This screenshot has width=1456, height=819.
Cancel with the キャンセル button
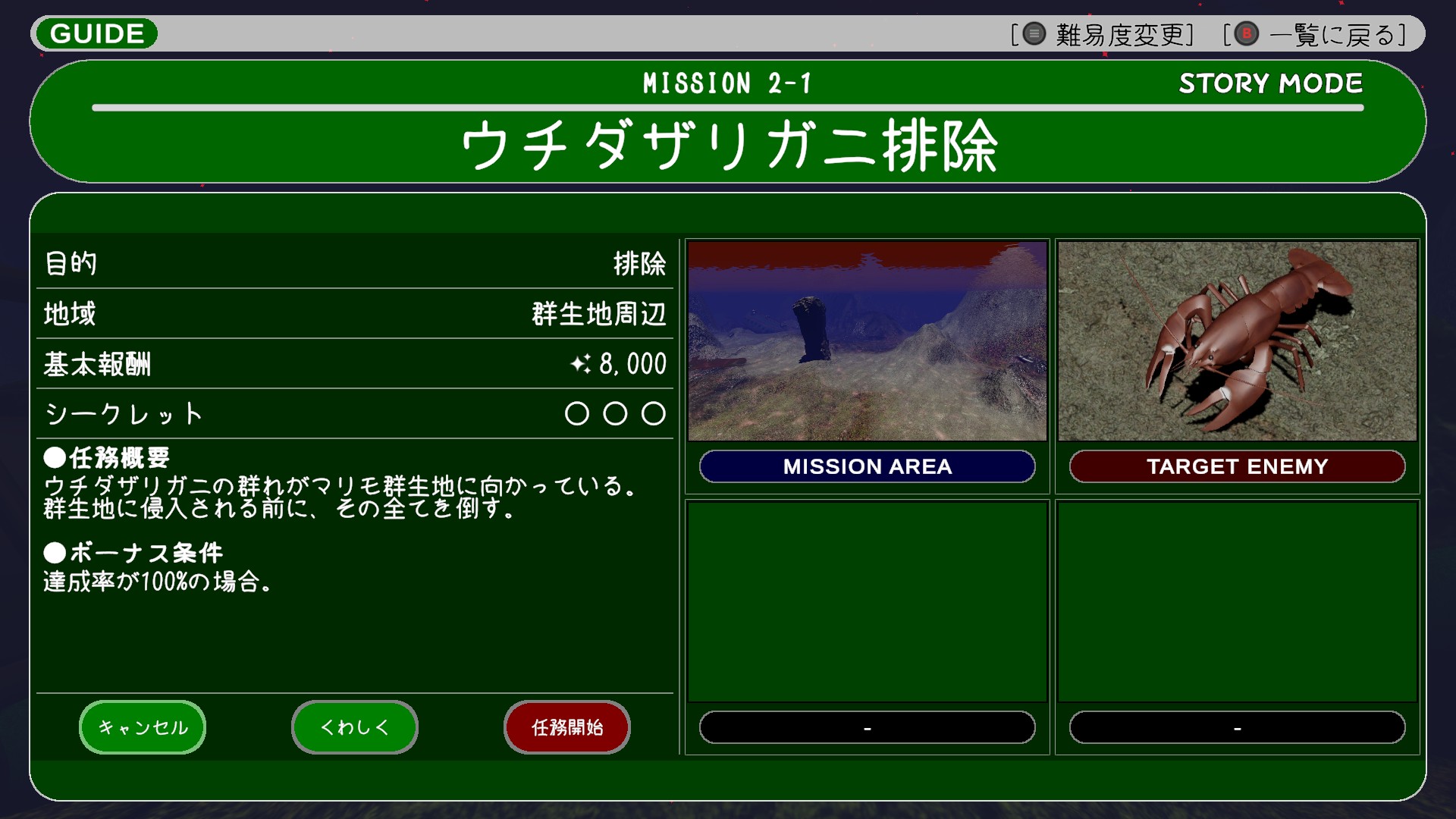(143, 727)
